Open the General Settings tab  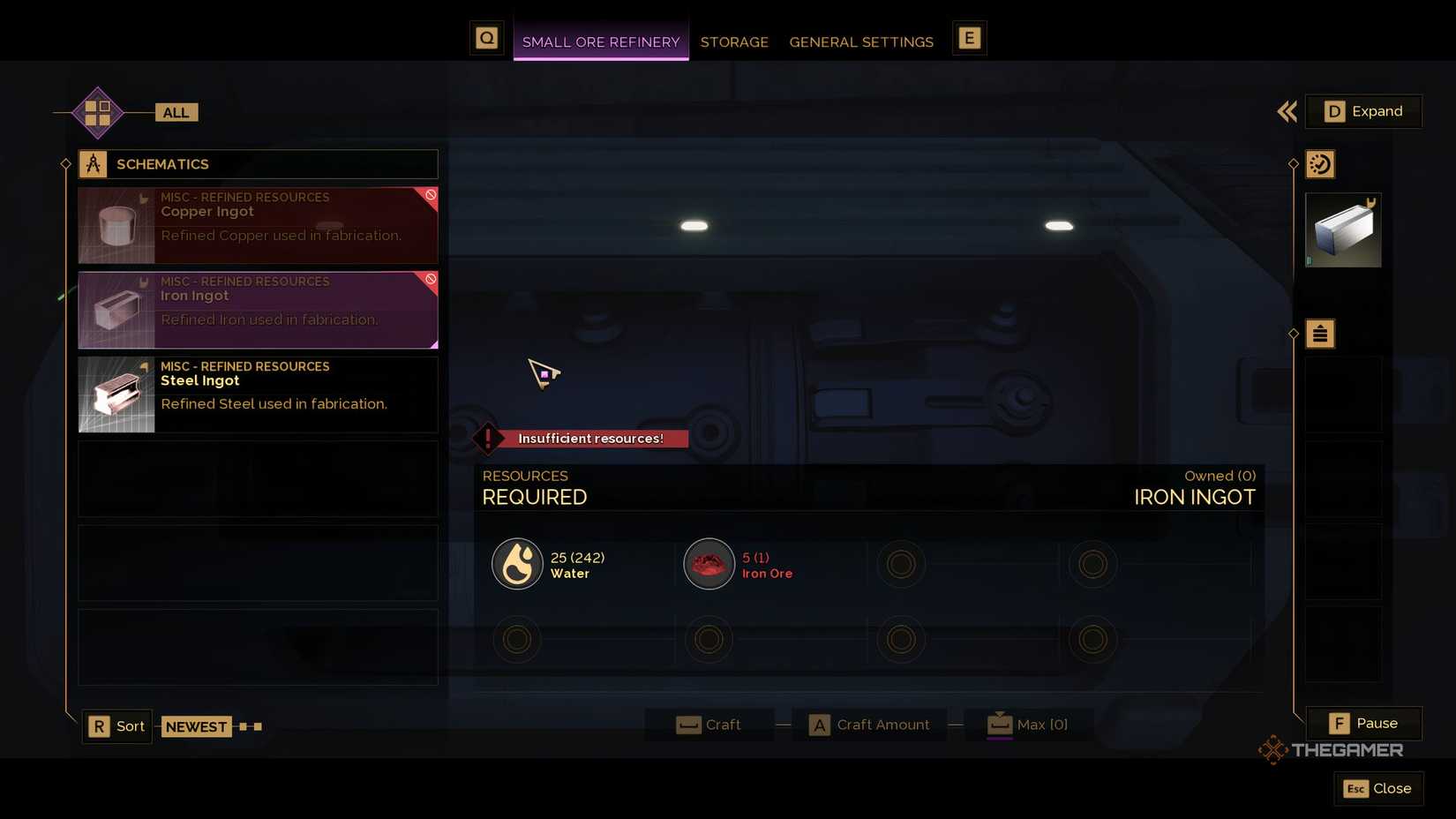pyautogui.click(x=861, y=41)
